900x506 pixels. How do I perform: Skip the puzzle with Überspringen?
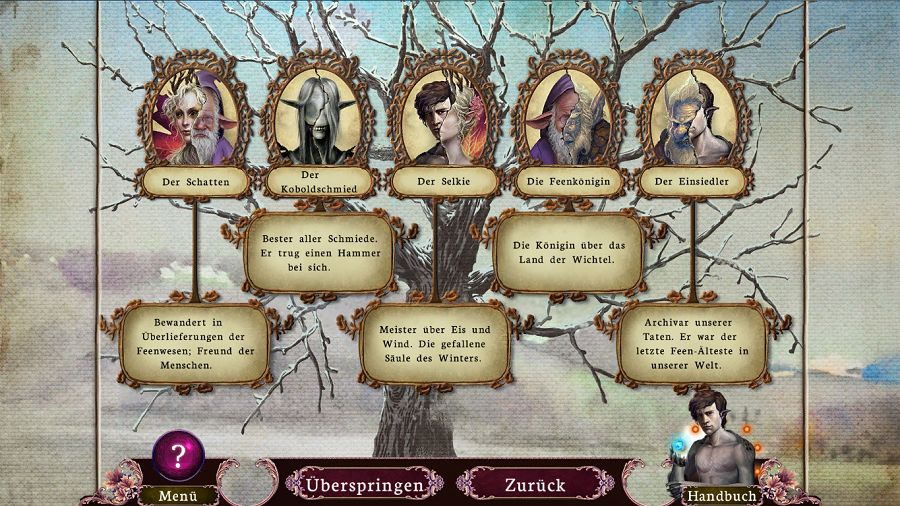point(364,485)
